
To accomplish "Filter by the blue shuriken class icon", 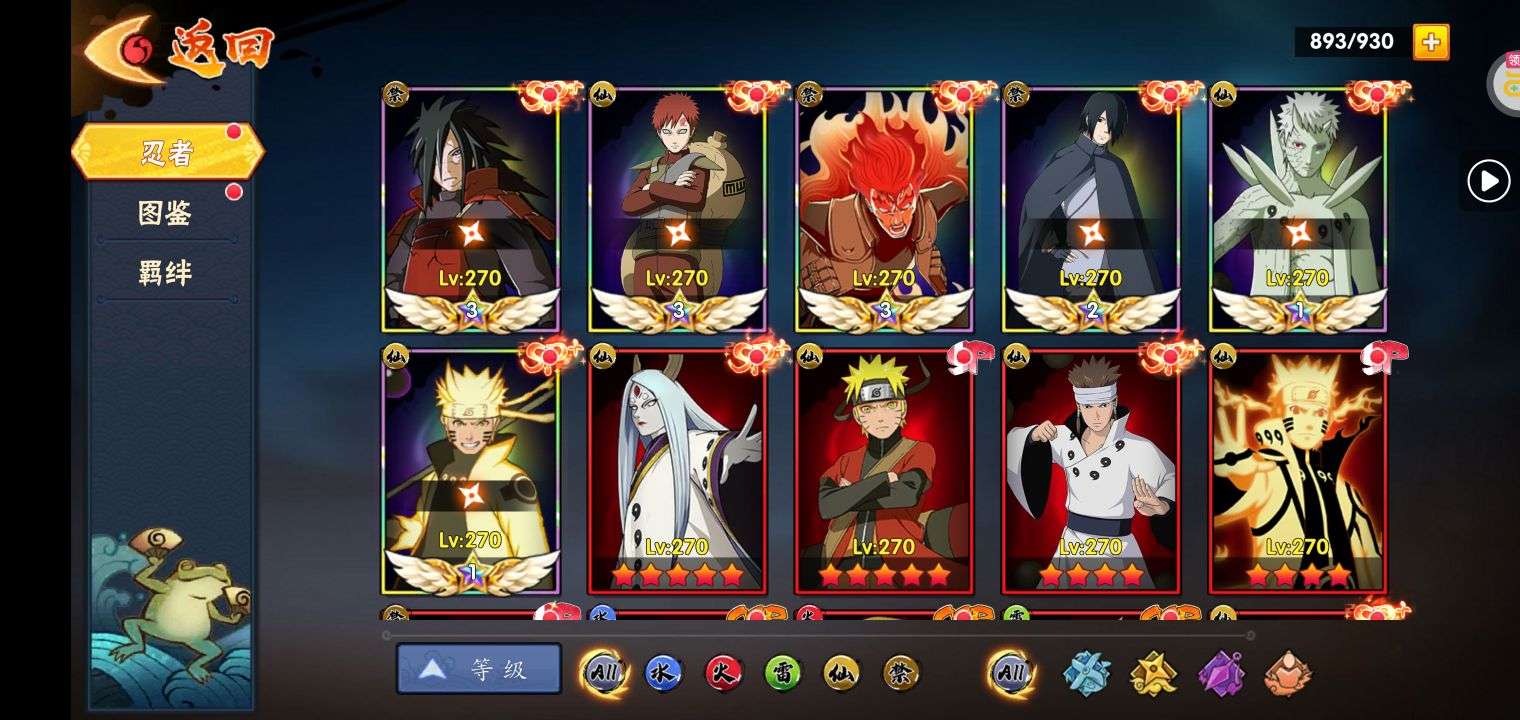I will [1086, 673].
